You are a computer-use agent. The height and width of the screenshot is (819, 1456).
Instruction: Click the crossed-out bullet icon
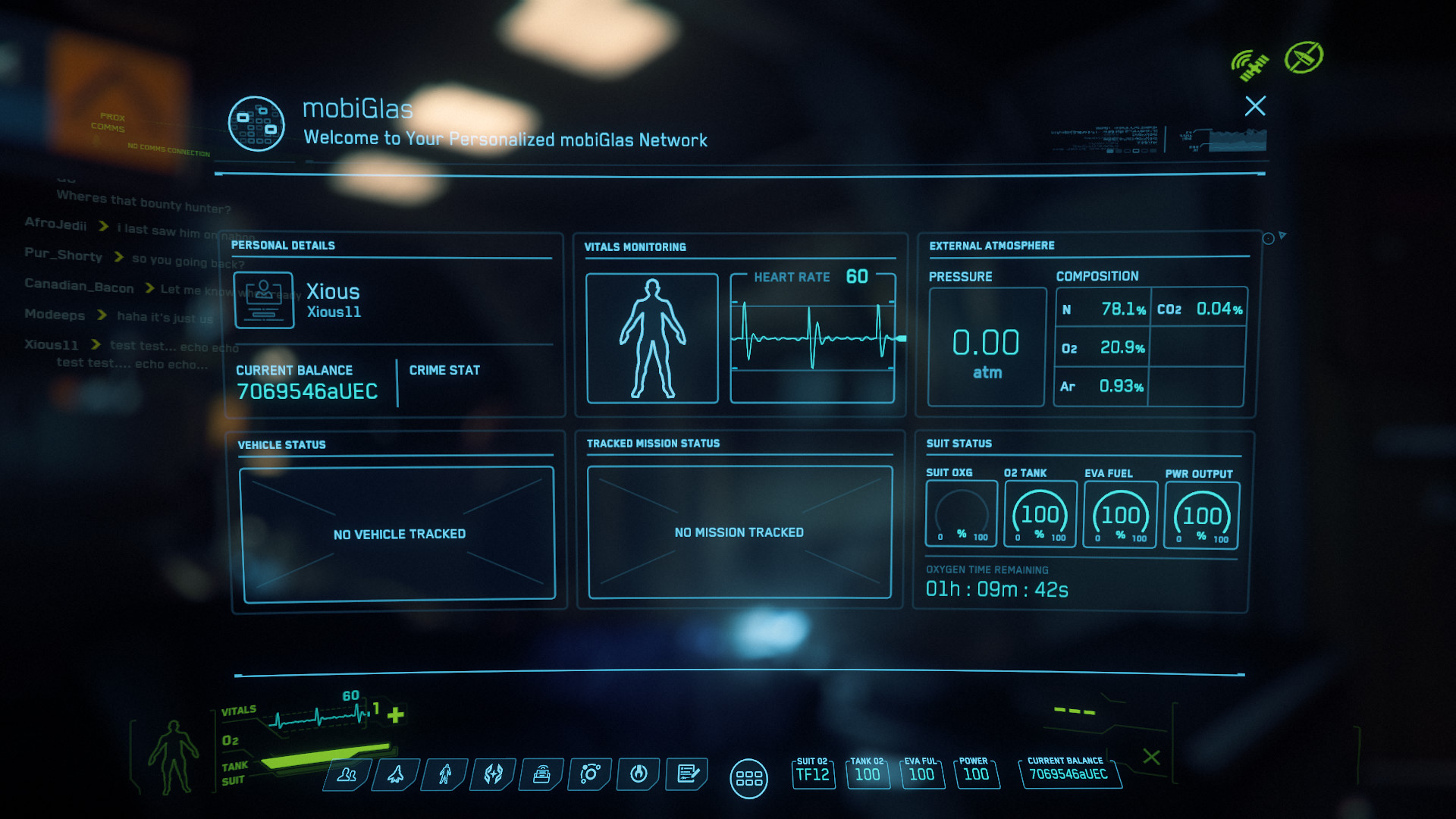[x=1304, y=58]
